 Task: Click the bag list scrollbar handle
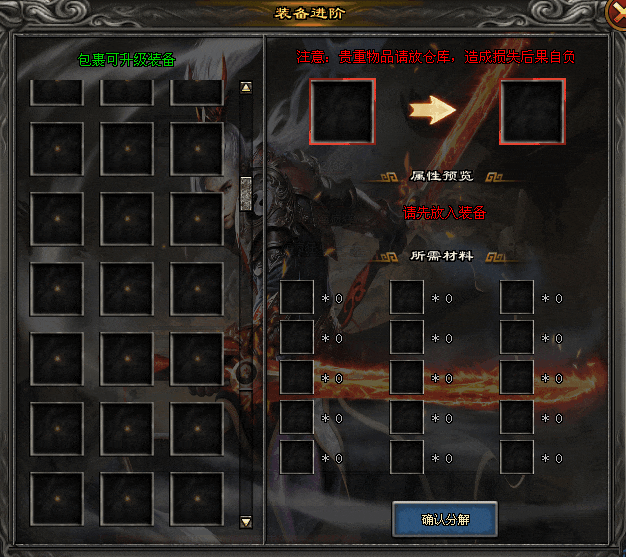246,190
